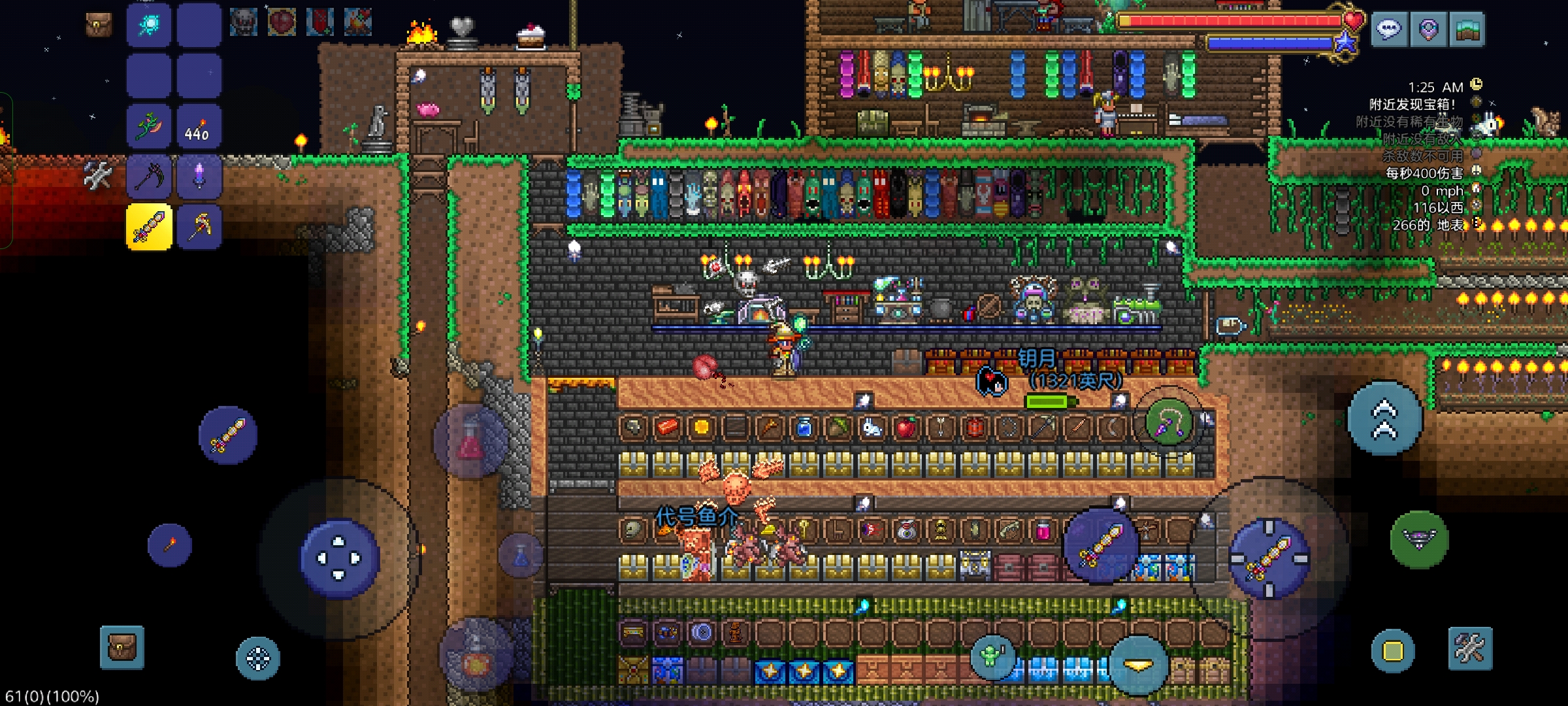Tap the map pin marker button
1568x706 pixels.
click(x=1428, y=29)
